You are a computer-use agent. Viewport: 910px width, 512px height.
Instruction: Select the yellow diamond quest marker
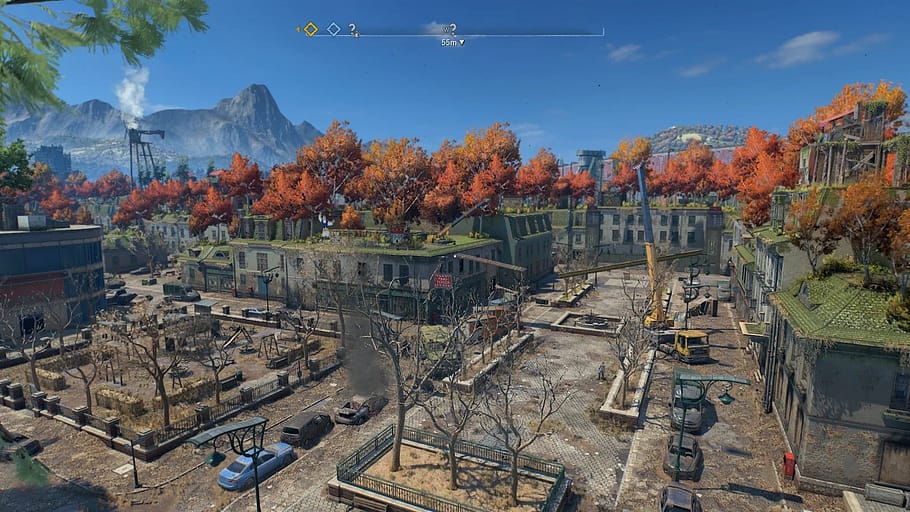click(x=311, y=29)
